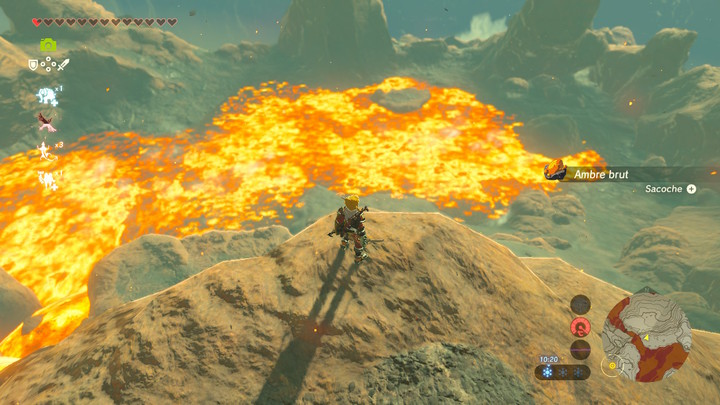Activate the Vah Medoh bird champion ability

[x=46, y=122]
